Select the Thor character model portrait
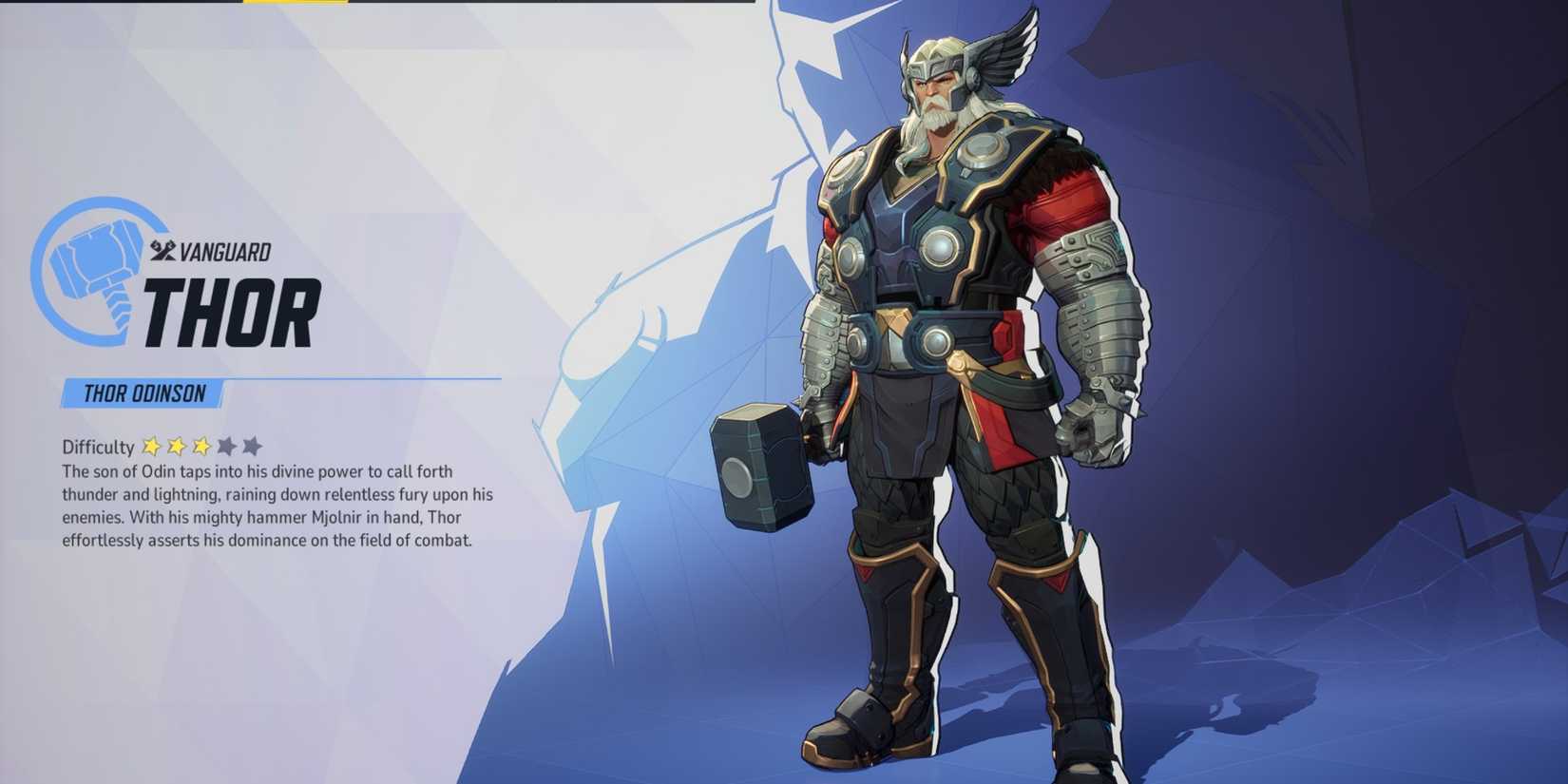1568x784 pixels. (950, 380)
